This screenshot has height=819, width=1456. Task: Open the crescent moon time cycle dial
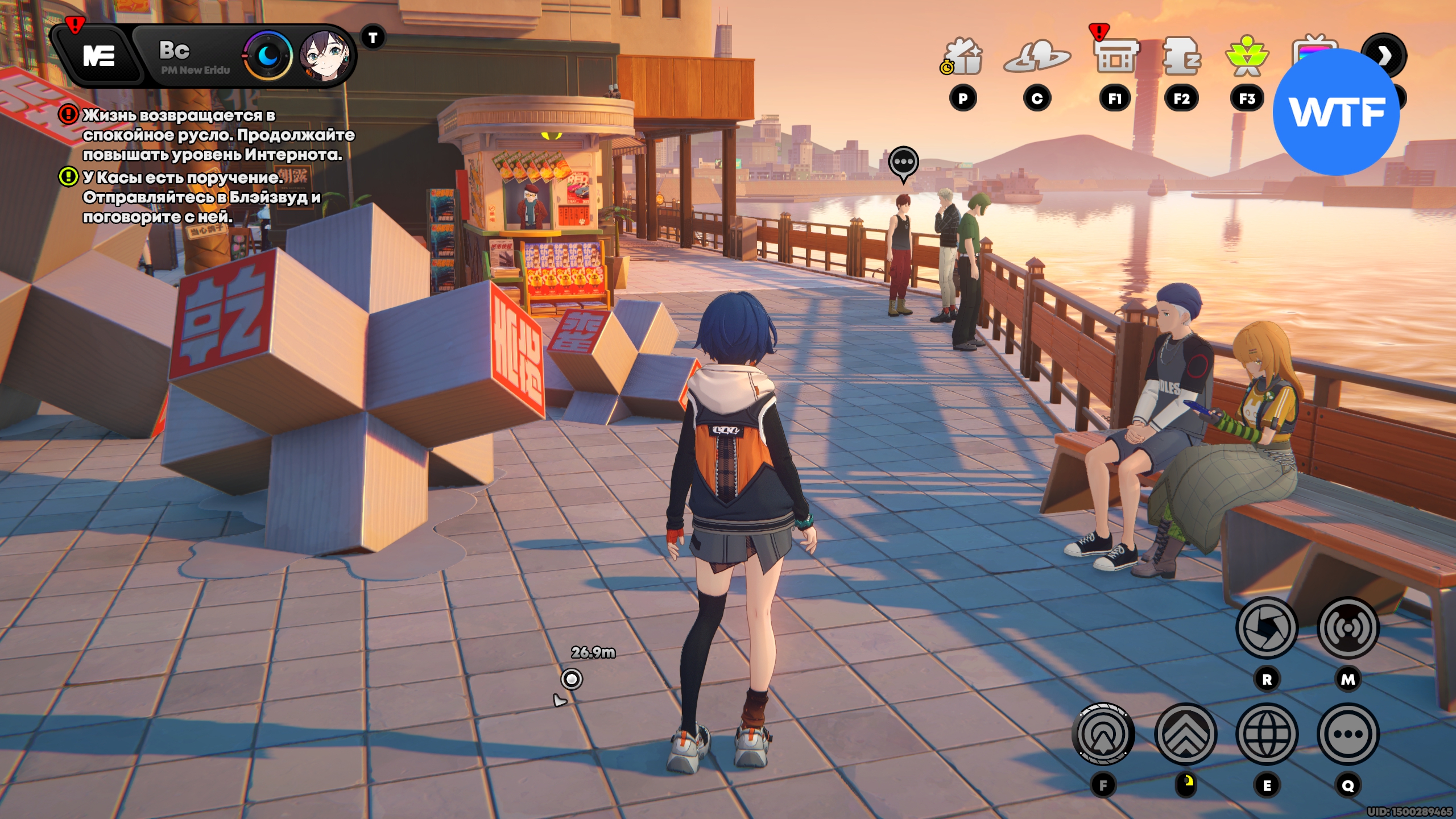(268, 56)
